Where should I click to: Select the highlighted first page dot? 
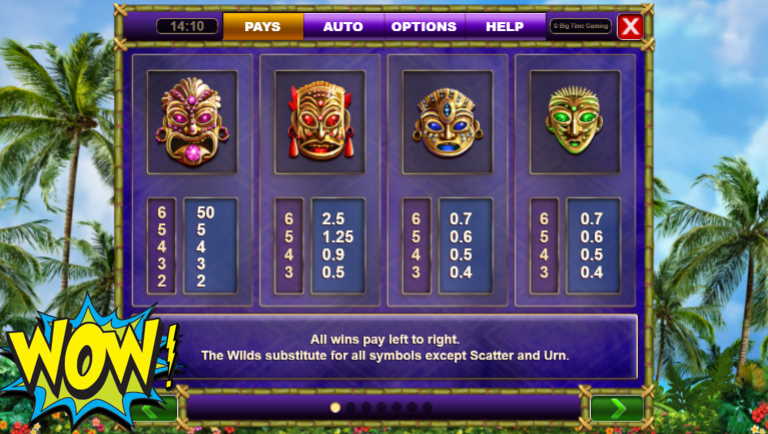pos(335,408)
